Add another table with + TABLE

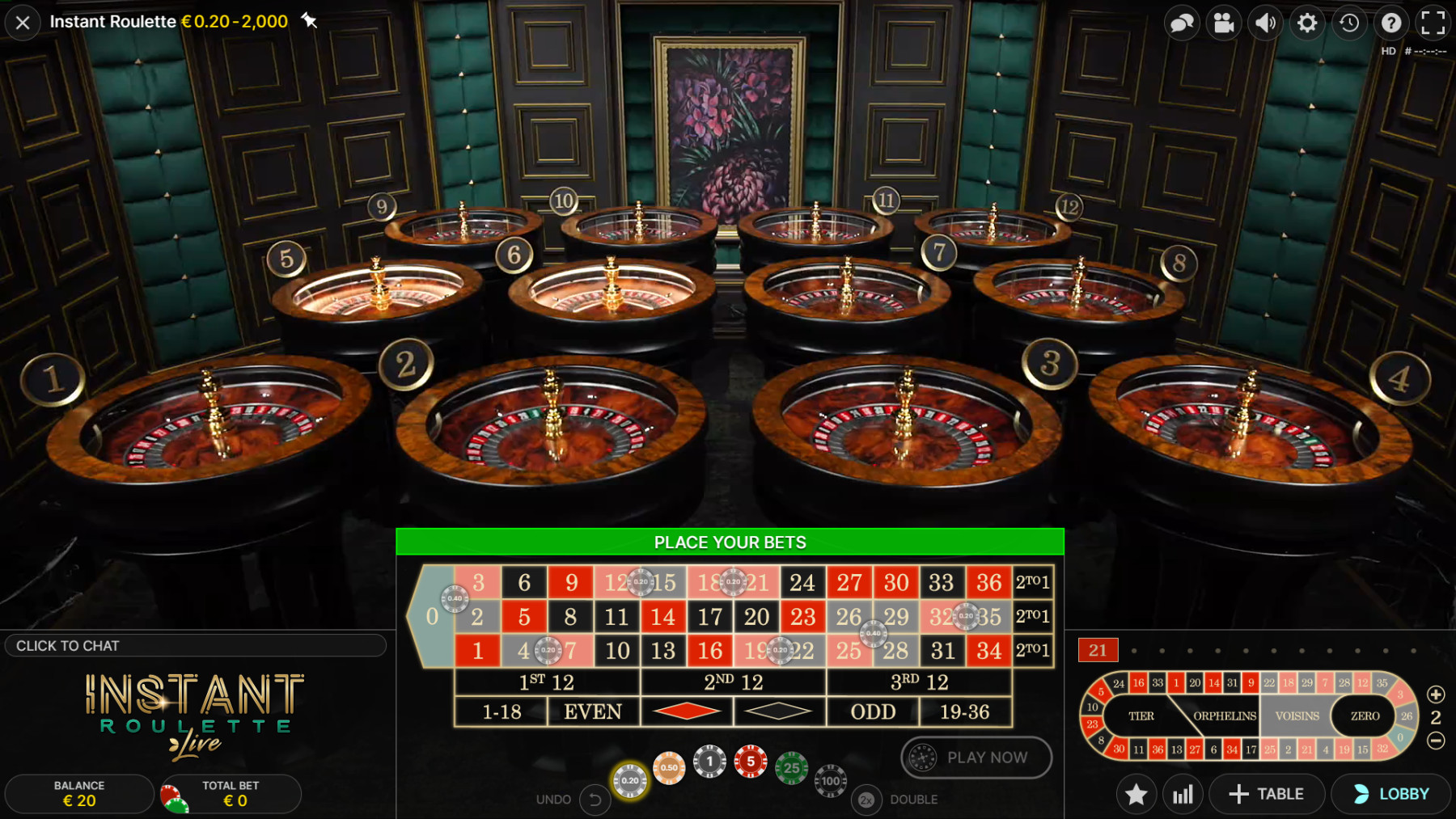1266,794
